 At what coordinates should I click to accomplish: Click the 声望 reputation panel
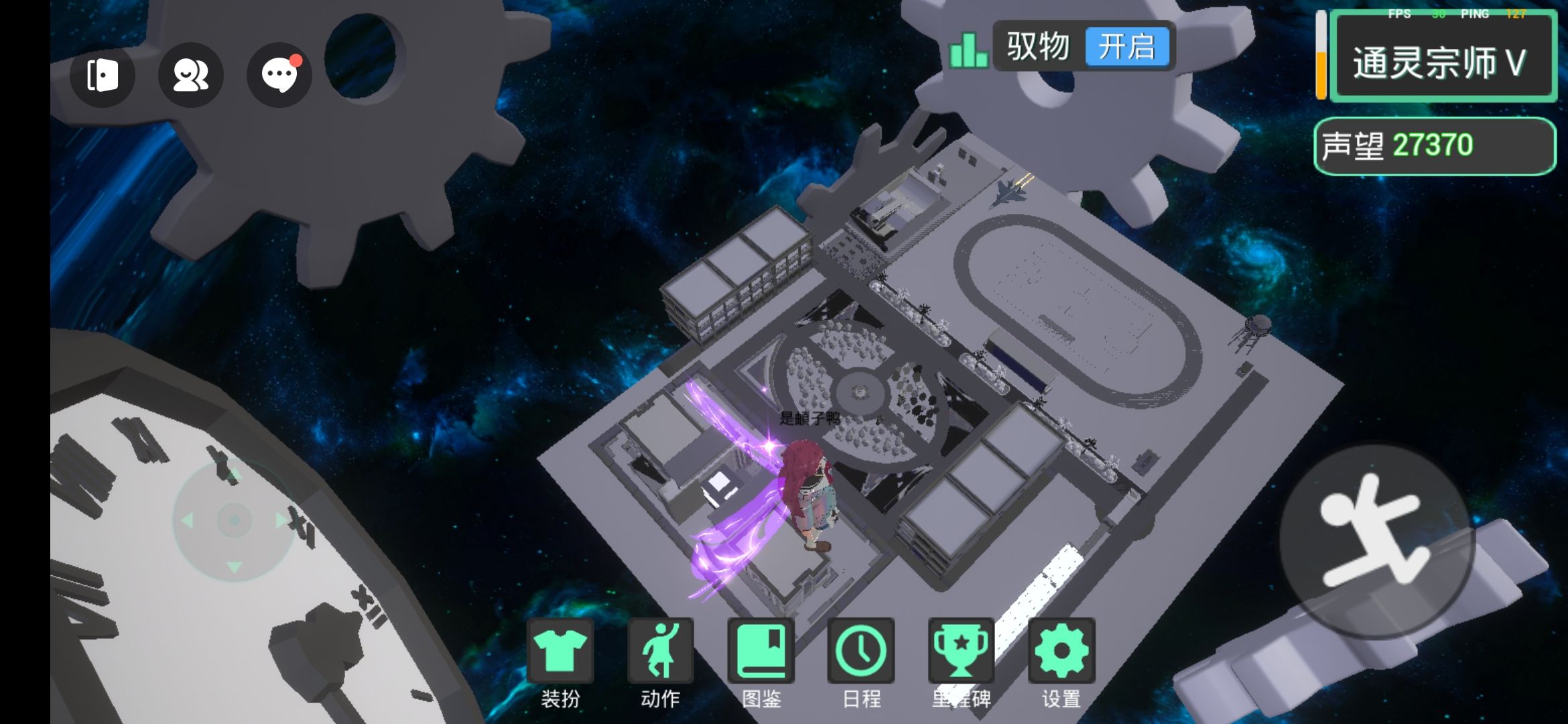[x=1434, y=145]
